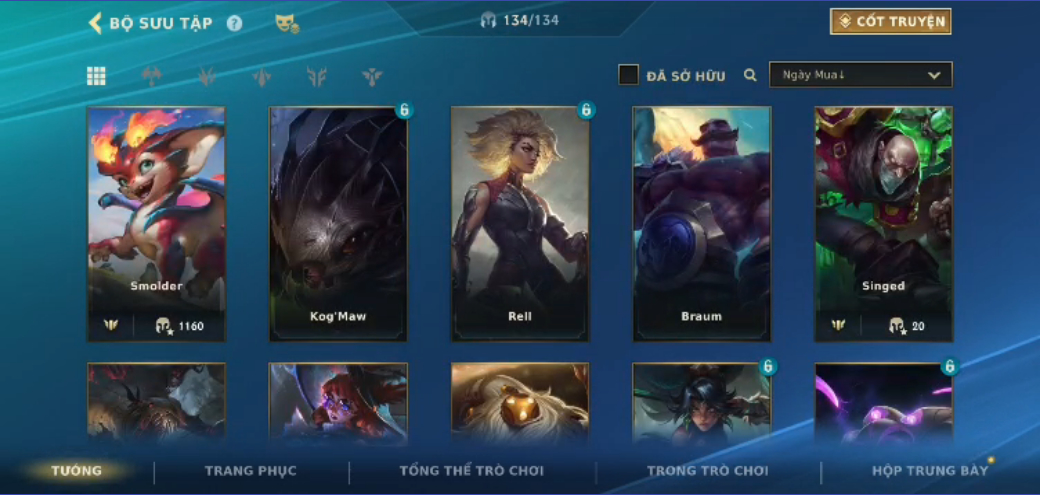Image resolution: width=1040 pixels, height=495 pixels.
Task: Show all champions with grid filter
Action: (96, 76)
